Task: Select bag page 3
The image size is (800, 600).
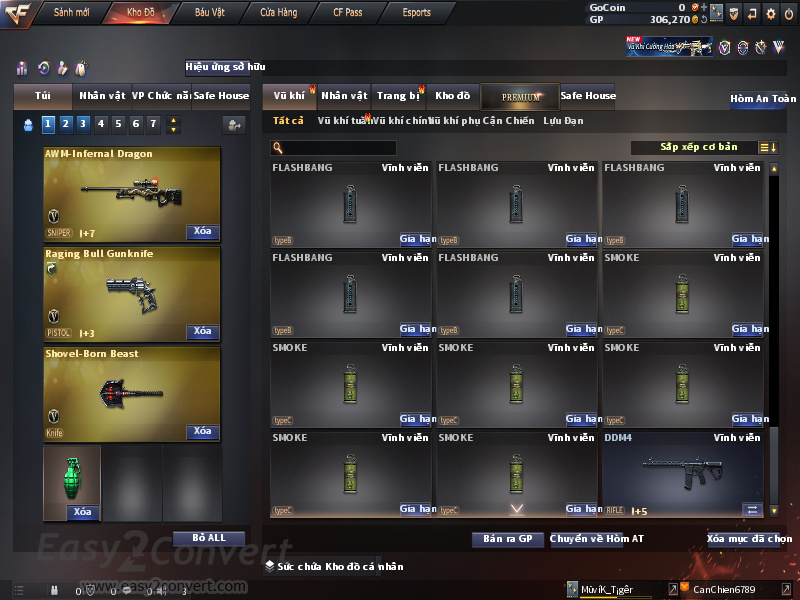Action: coord(84,124)
